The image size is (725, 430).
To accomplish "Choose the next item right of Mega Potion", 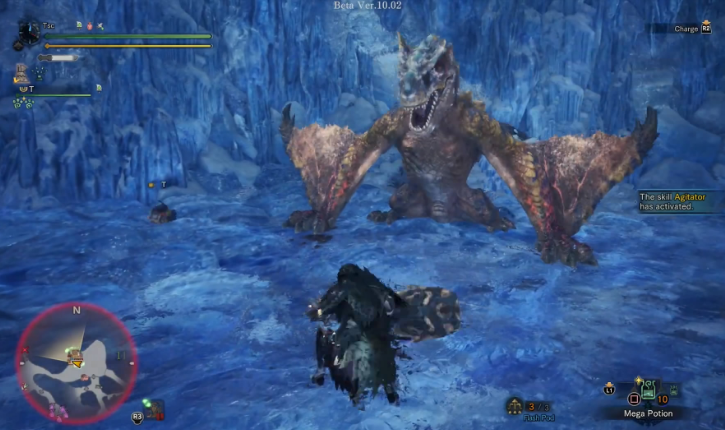I will [673, 390].
